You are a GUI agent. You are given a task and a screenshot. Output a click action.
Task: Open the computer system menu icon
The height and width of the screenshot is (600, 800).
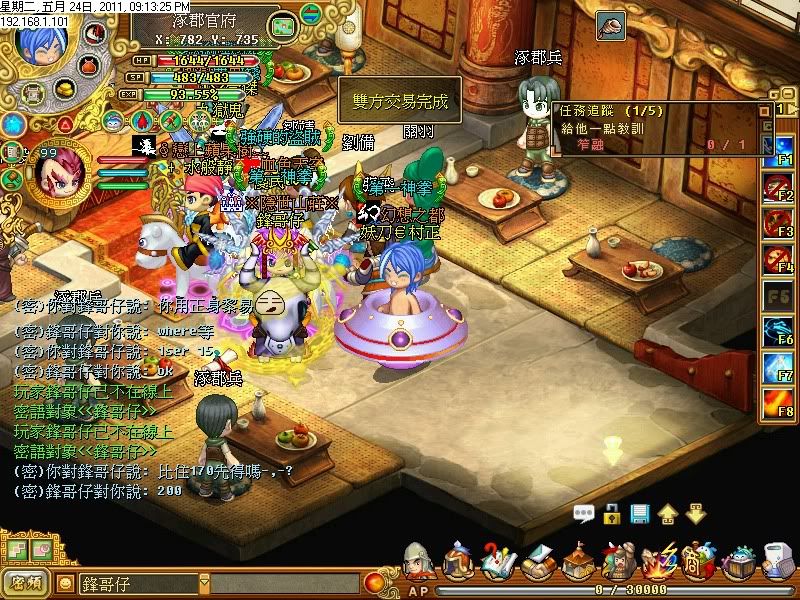coord(778,562)
